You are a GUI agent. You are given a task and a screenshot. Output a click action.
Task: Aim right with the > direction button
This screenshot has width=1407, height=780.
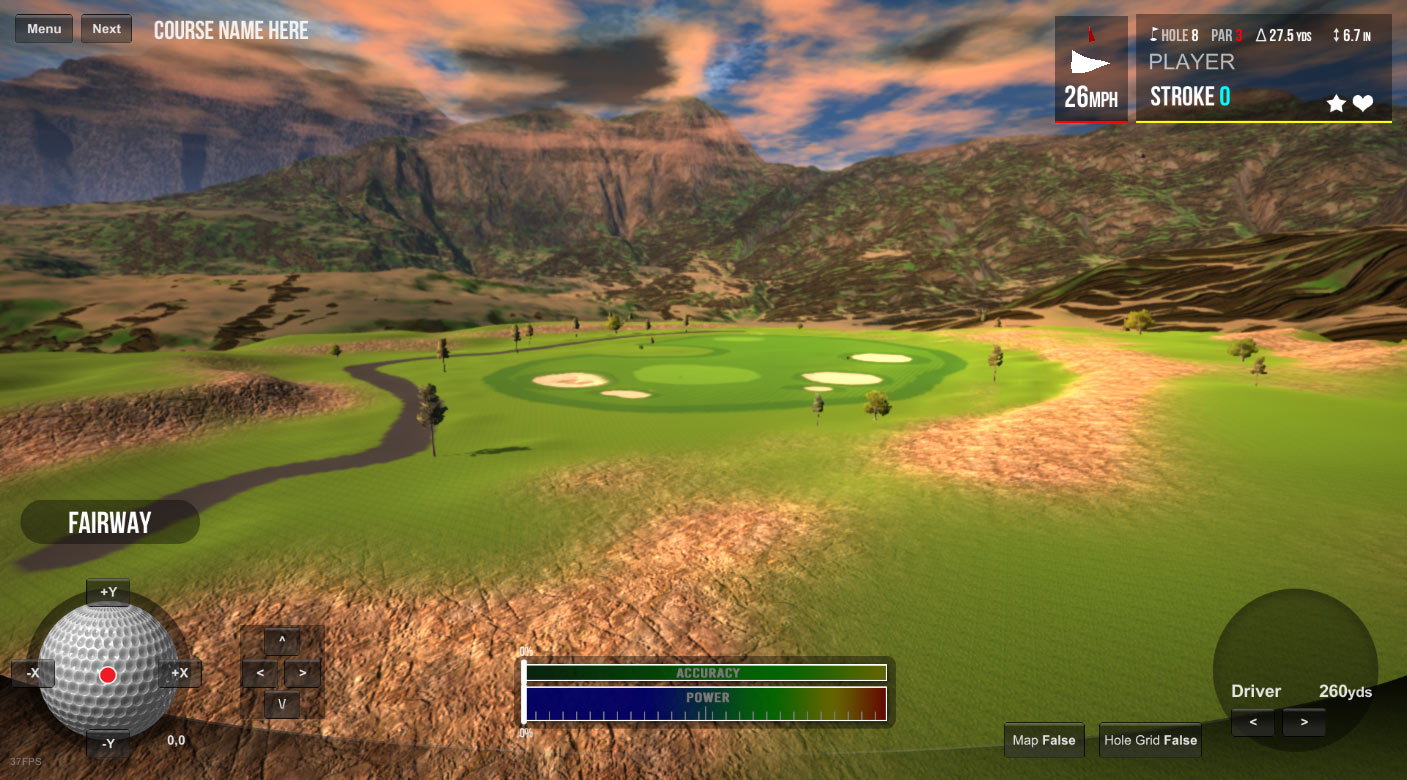302,673
